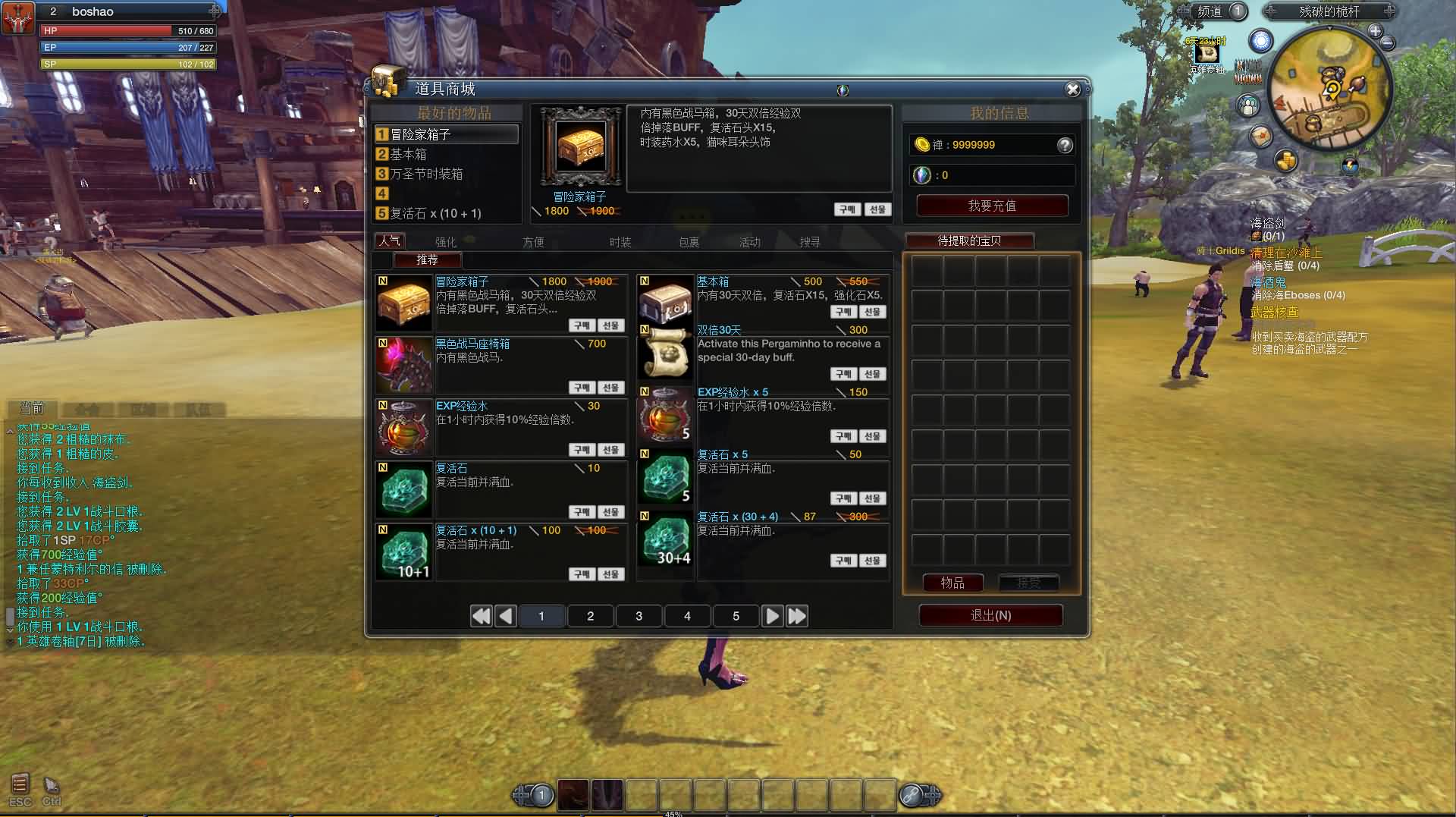Go to shop page 3
This screenshot has width=1456, height=817.
[639, 616]
